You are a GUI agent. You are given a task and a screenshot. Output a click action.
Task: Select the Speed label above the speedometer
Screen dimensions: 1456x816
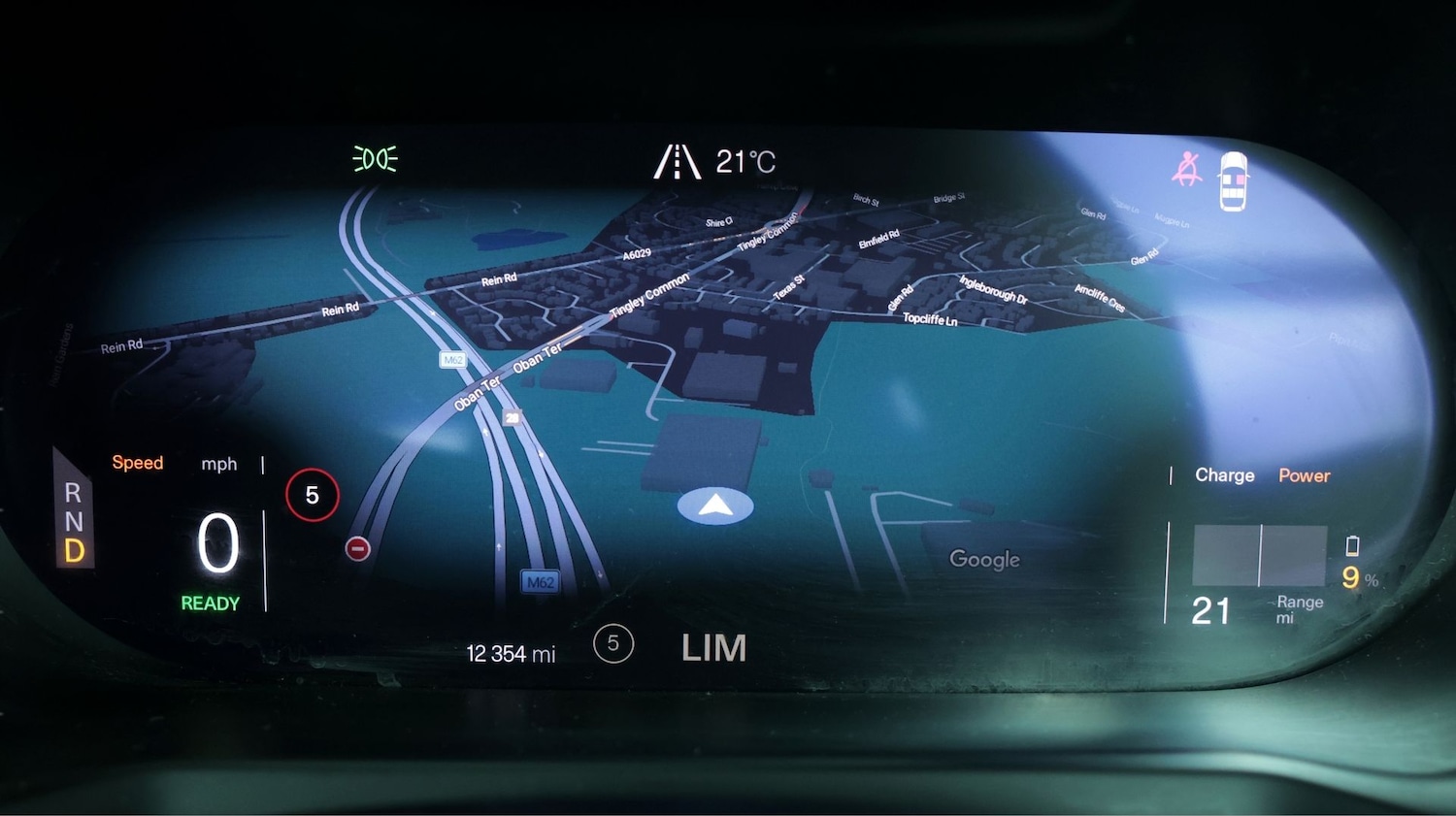[x=138, y=463]
